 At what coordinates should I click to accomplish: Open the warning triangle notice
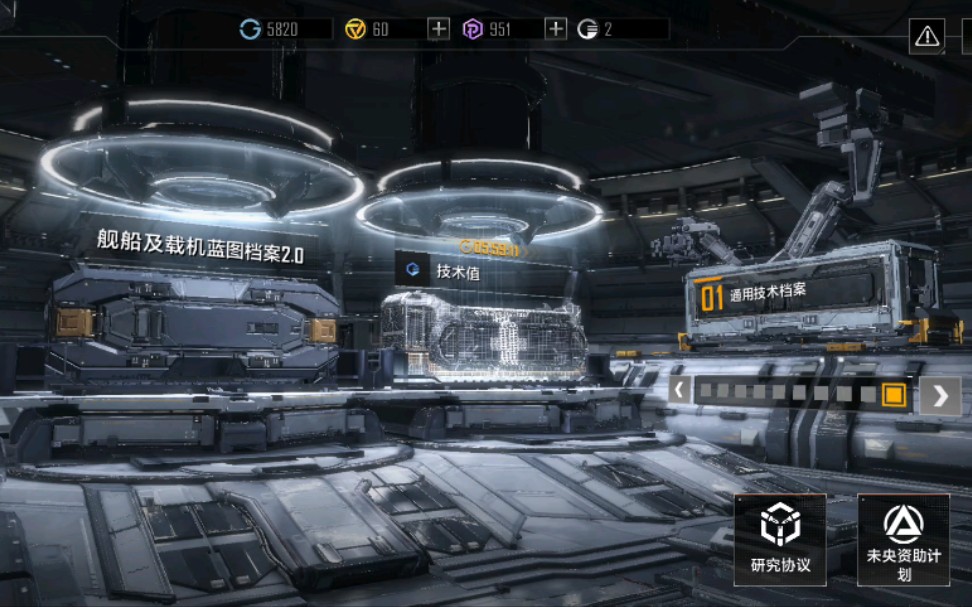[x=927, y=37]
